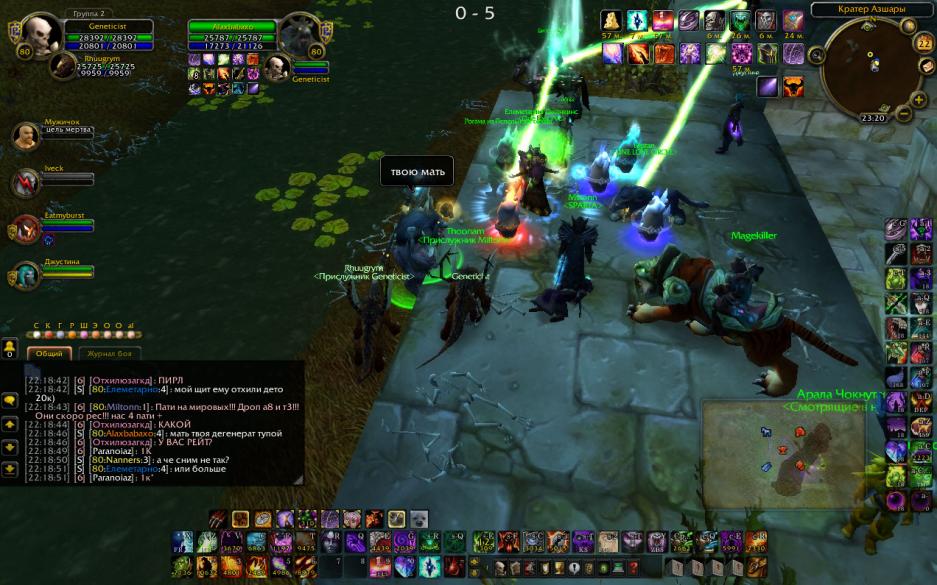Click the minimap clock showing 23:20

tap(873, 118)
